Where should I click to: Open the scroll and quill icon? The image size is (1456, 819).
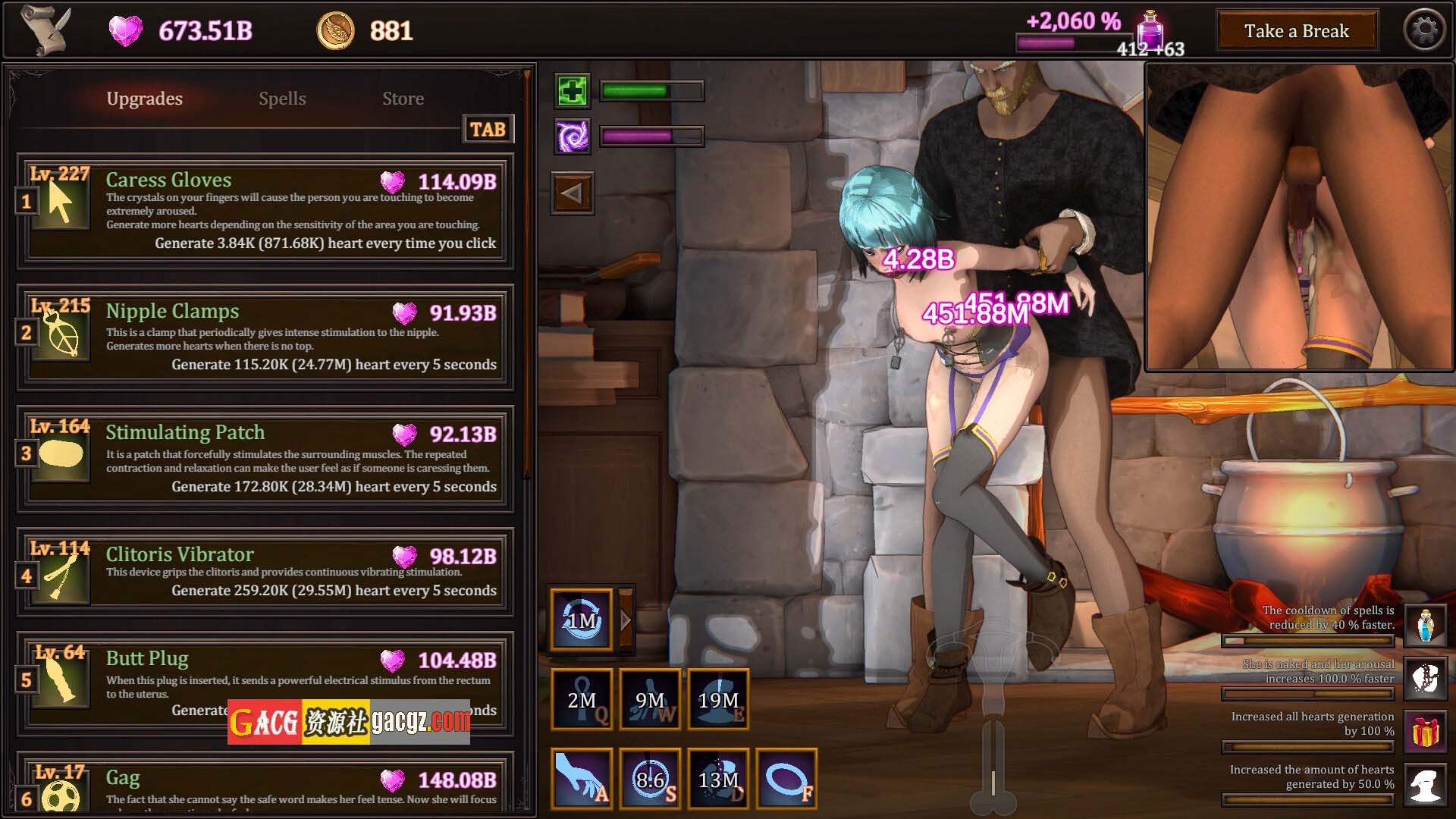45,30
